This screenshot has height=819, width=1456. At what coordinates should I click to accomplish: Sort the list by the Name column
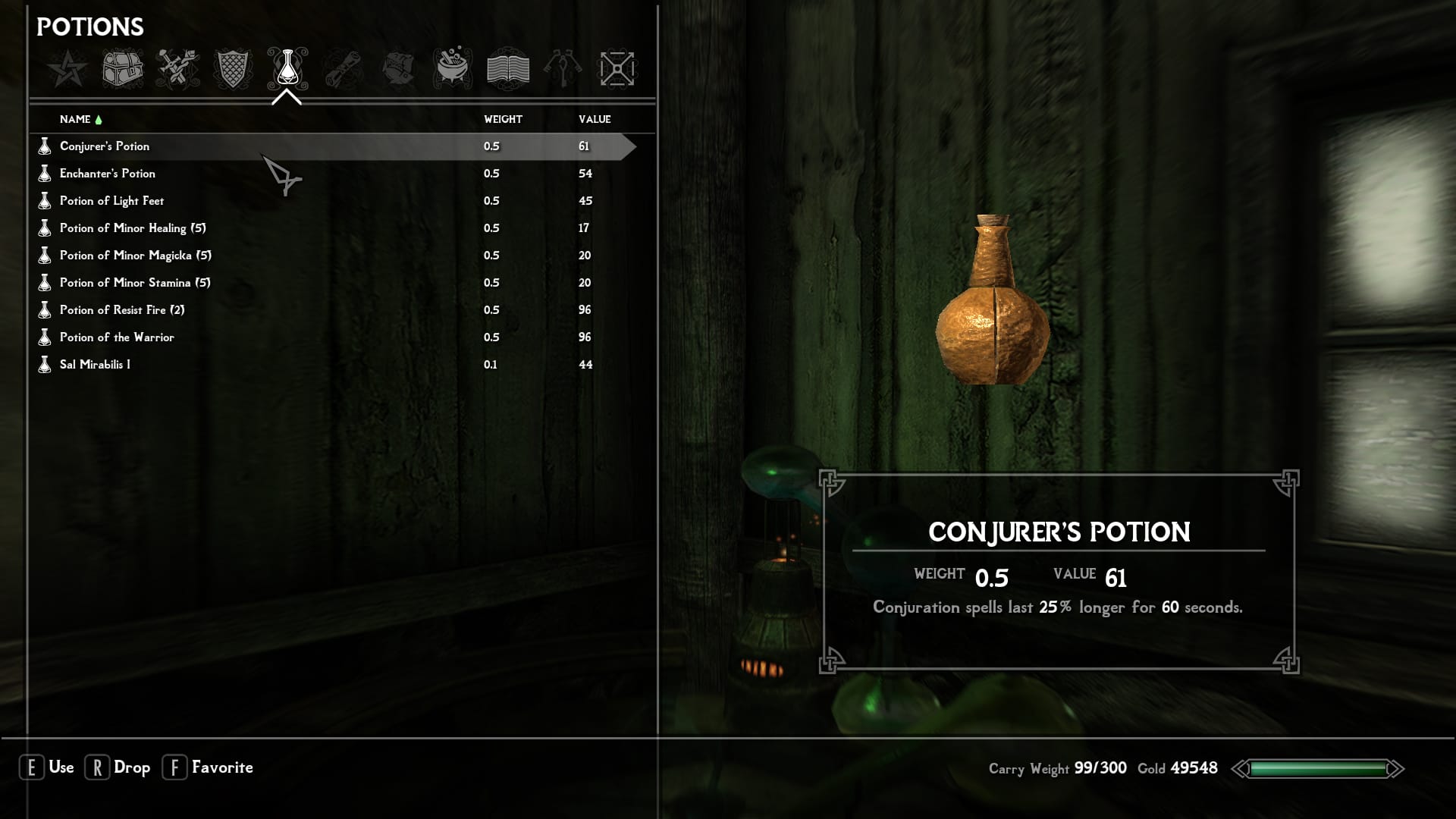pos(75,119)
